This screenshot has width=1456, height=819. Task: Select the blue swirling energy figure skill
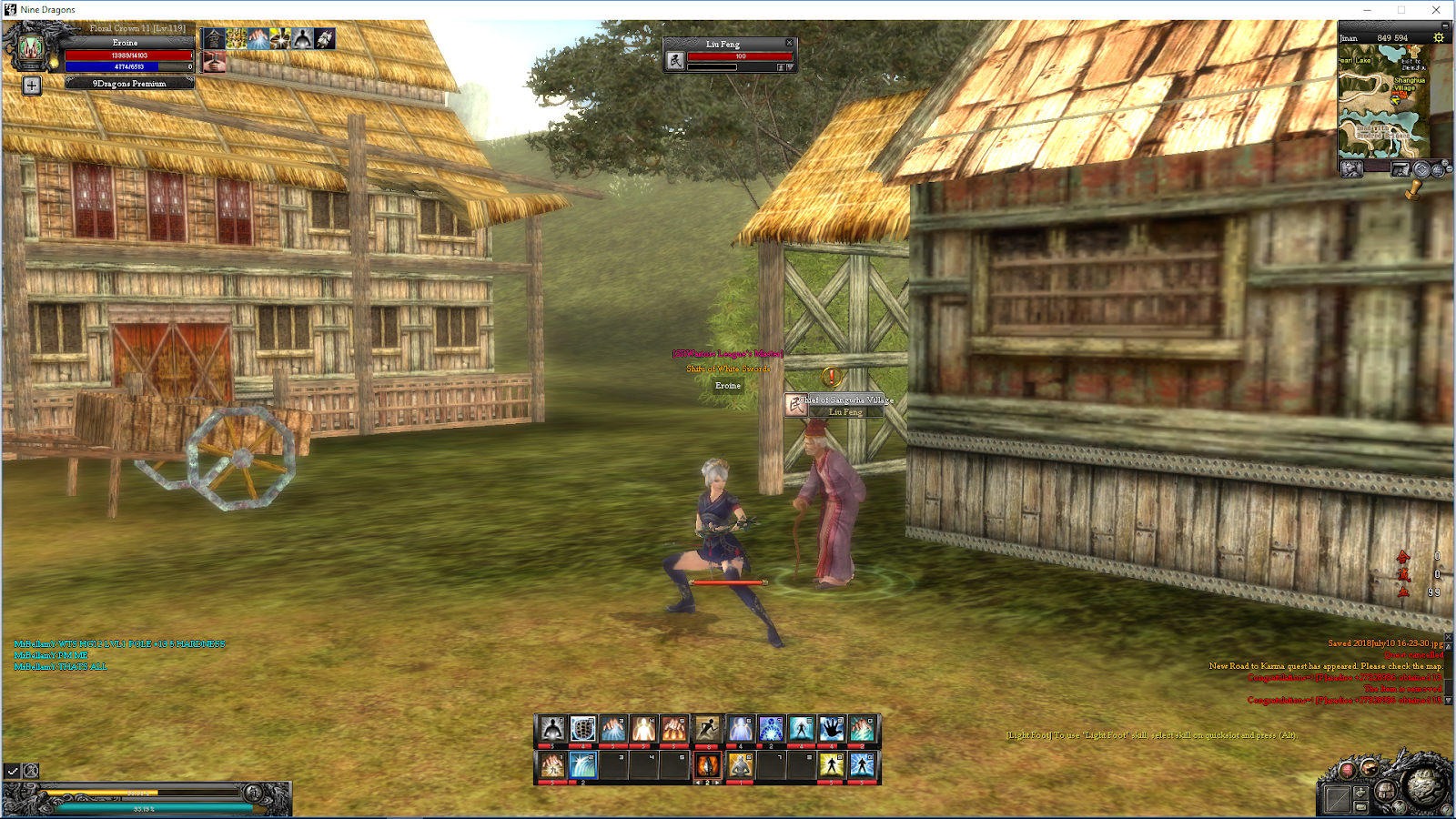pyautogui.click(x=770, y=729)
